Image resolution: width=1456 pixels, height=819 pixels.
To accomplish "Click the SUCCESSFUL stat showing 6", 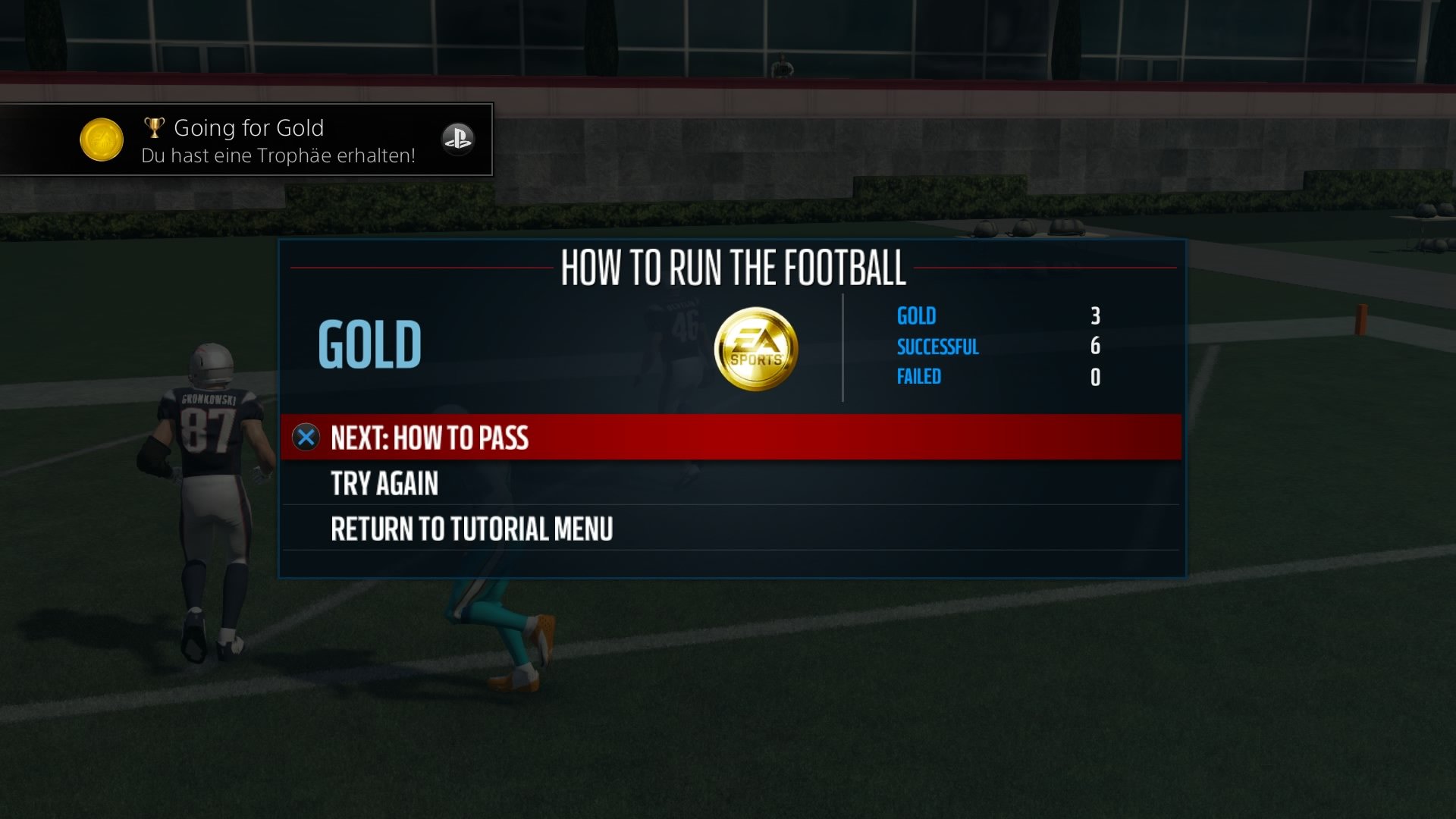I will [937, 347].
